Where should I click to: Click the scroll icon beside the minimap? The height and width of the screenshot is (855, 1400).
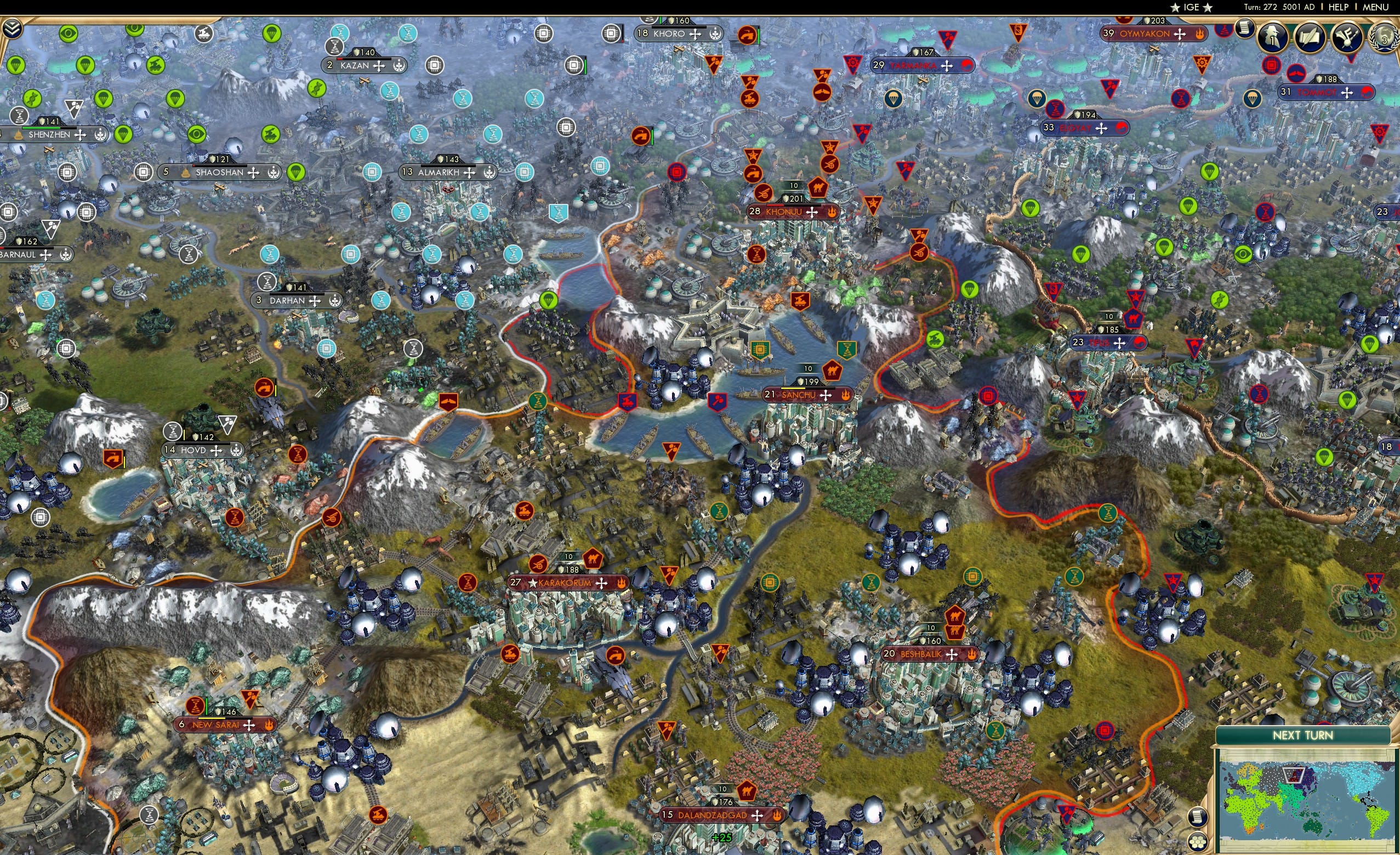click(x=1197, y=817)
